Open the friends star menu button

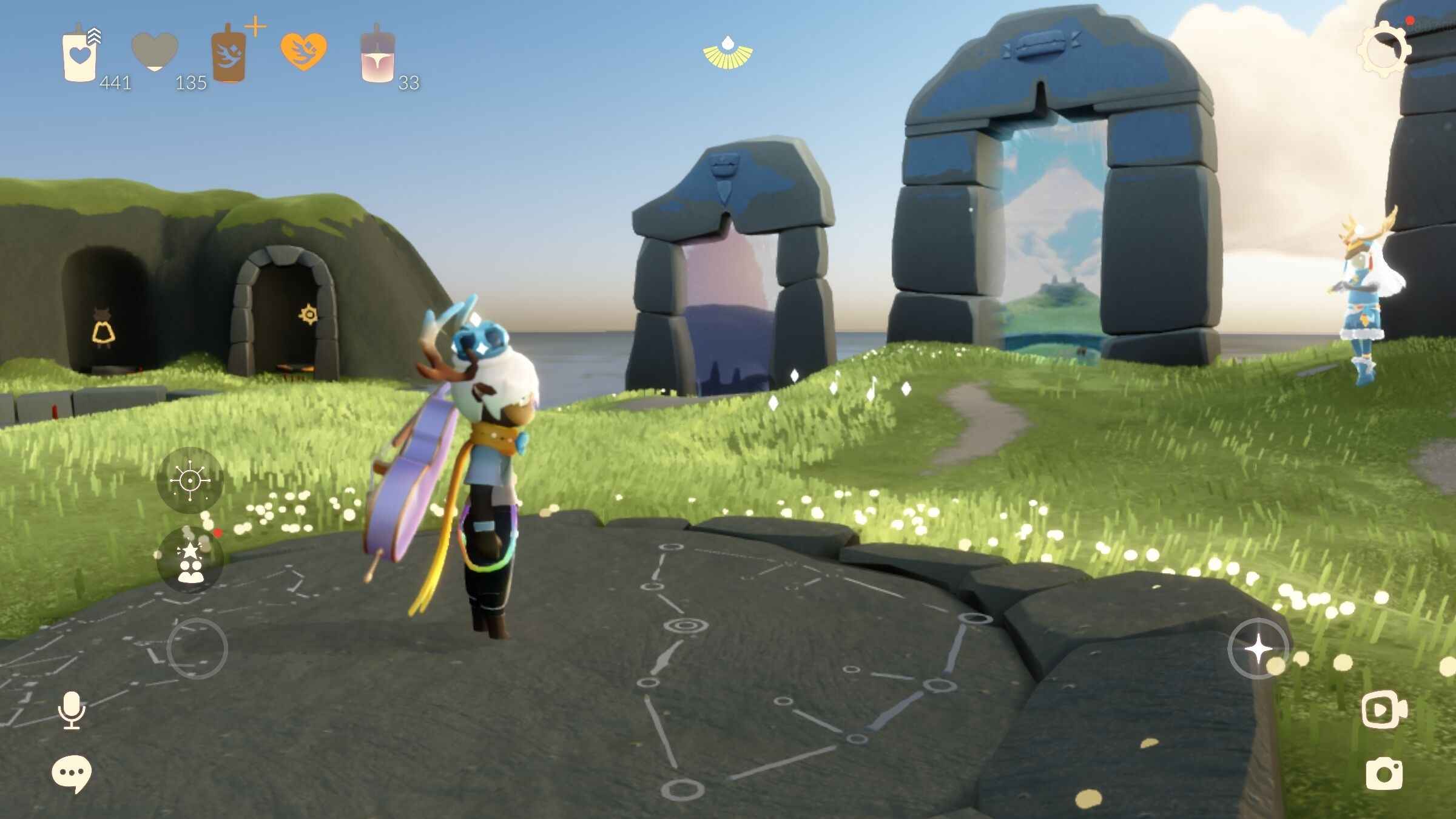pos(190,560)
